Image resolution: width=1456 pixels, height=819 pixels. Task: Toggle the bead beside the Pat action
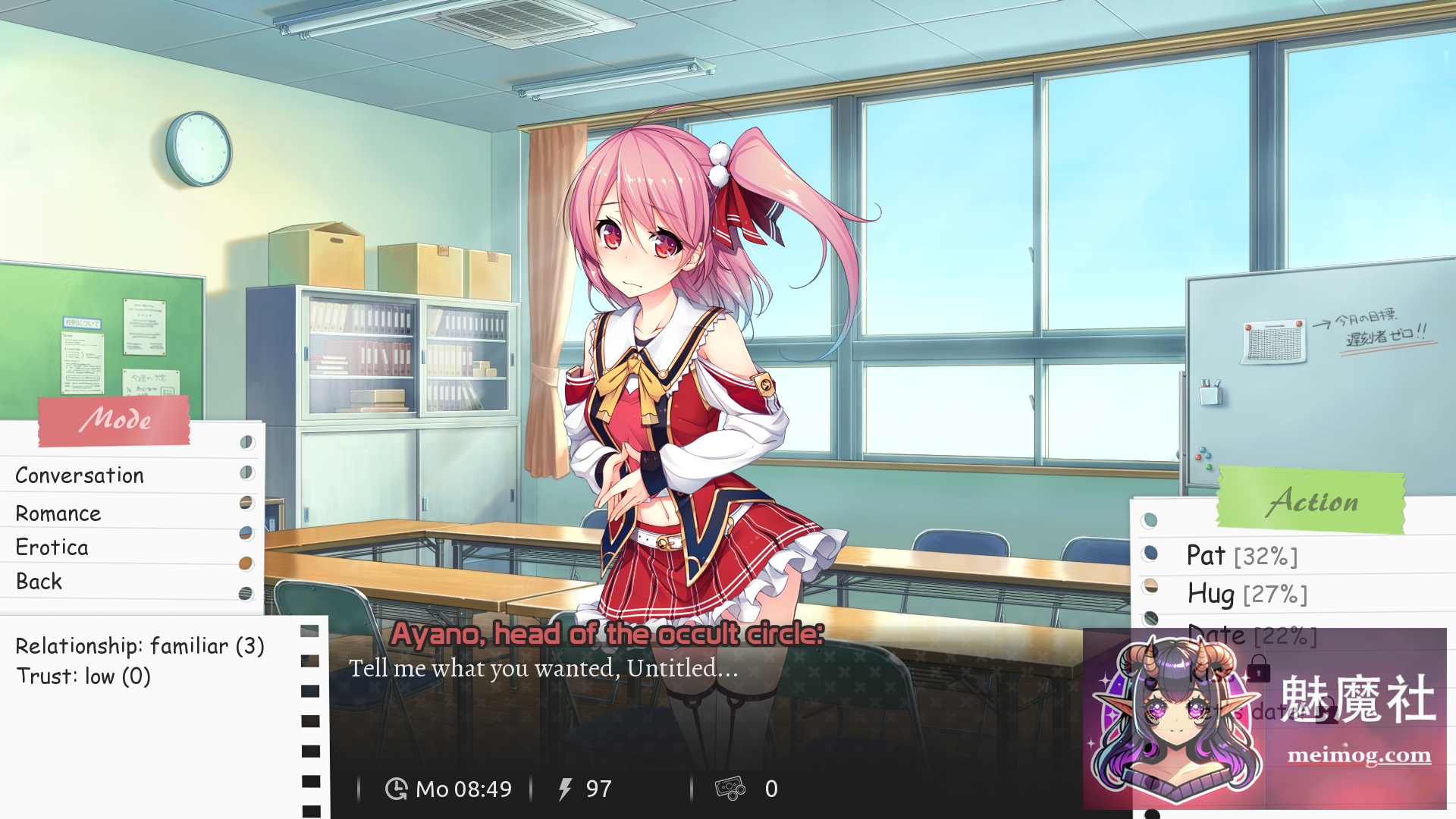click(1150, 554)
